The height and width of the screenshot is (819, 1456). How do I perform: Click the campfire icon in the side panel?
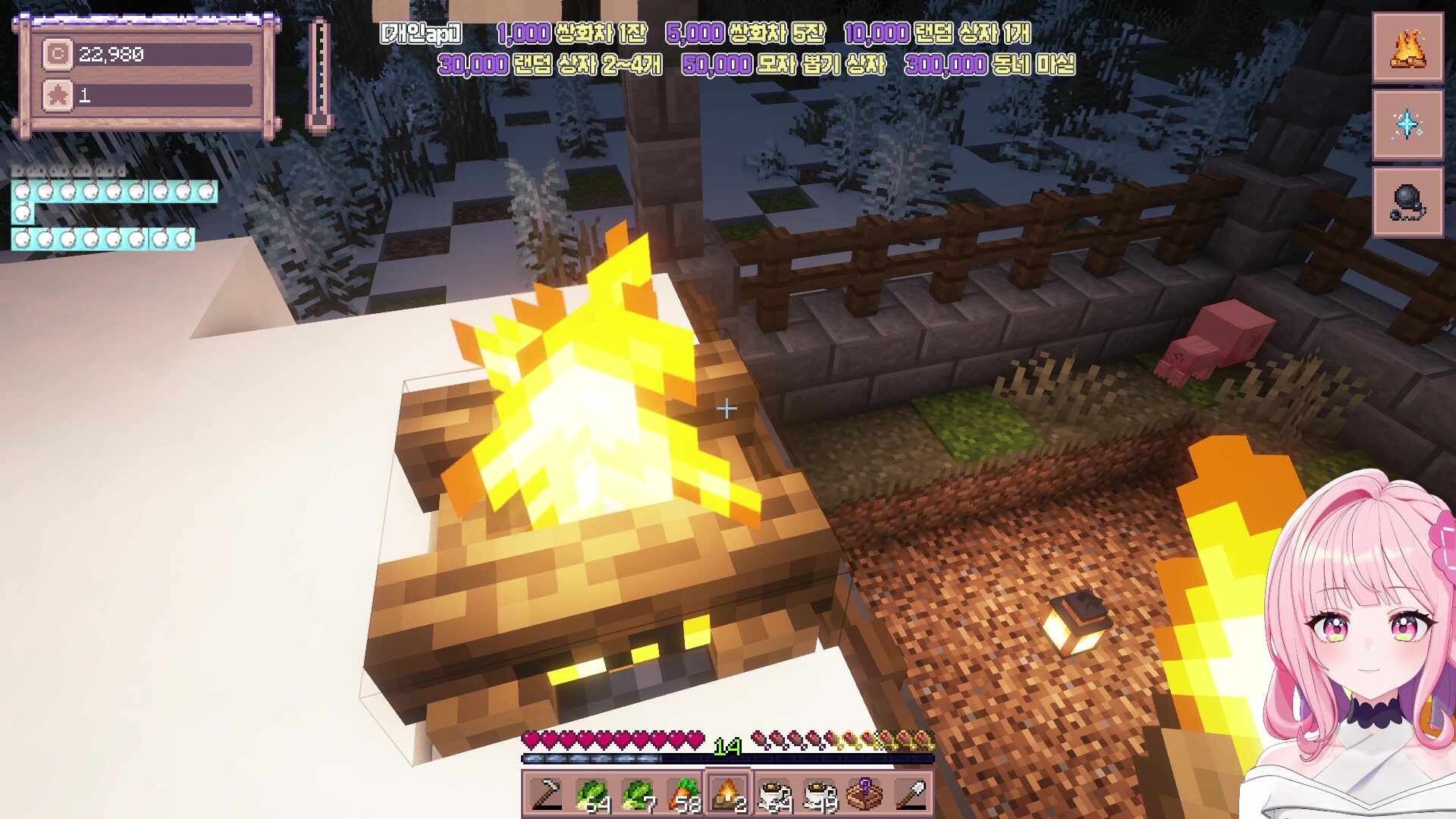click(1407, 48)
